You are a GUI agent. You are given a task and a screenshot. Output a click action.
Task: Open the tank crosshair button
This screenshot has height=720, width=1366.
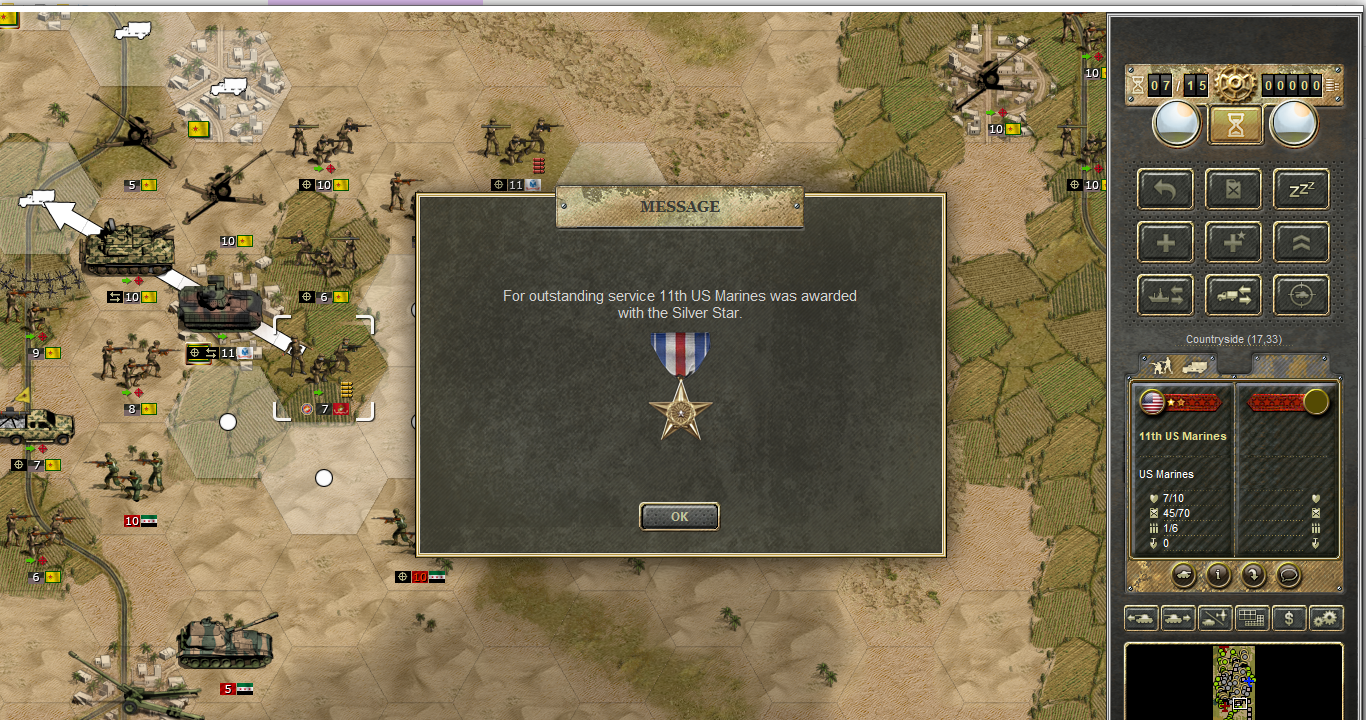(x=1301, y=296)
